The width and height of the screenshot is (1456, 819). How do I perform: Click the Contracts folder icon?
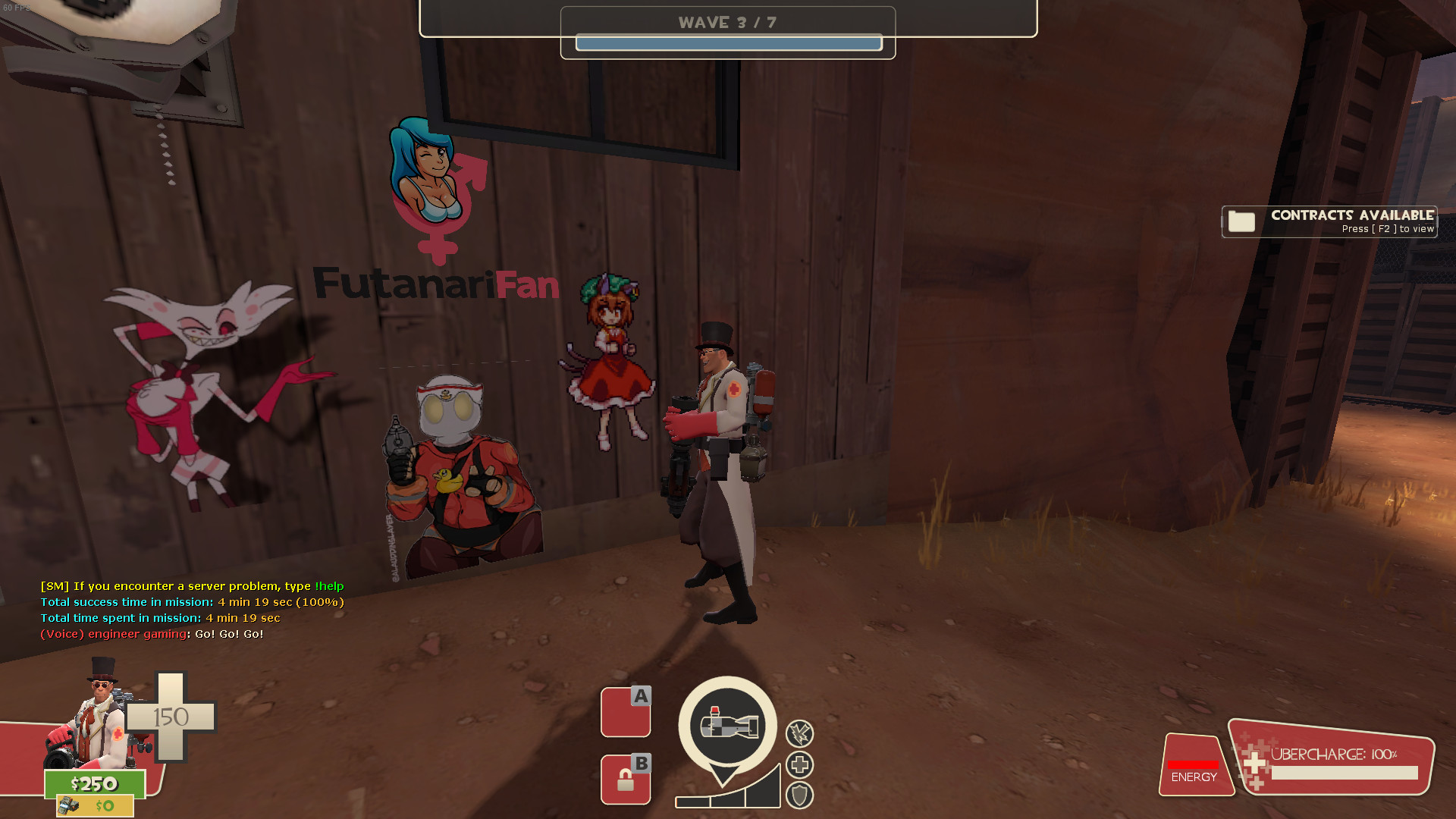(1241, 221)
